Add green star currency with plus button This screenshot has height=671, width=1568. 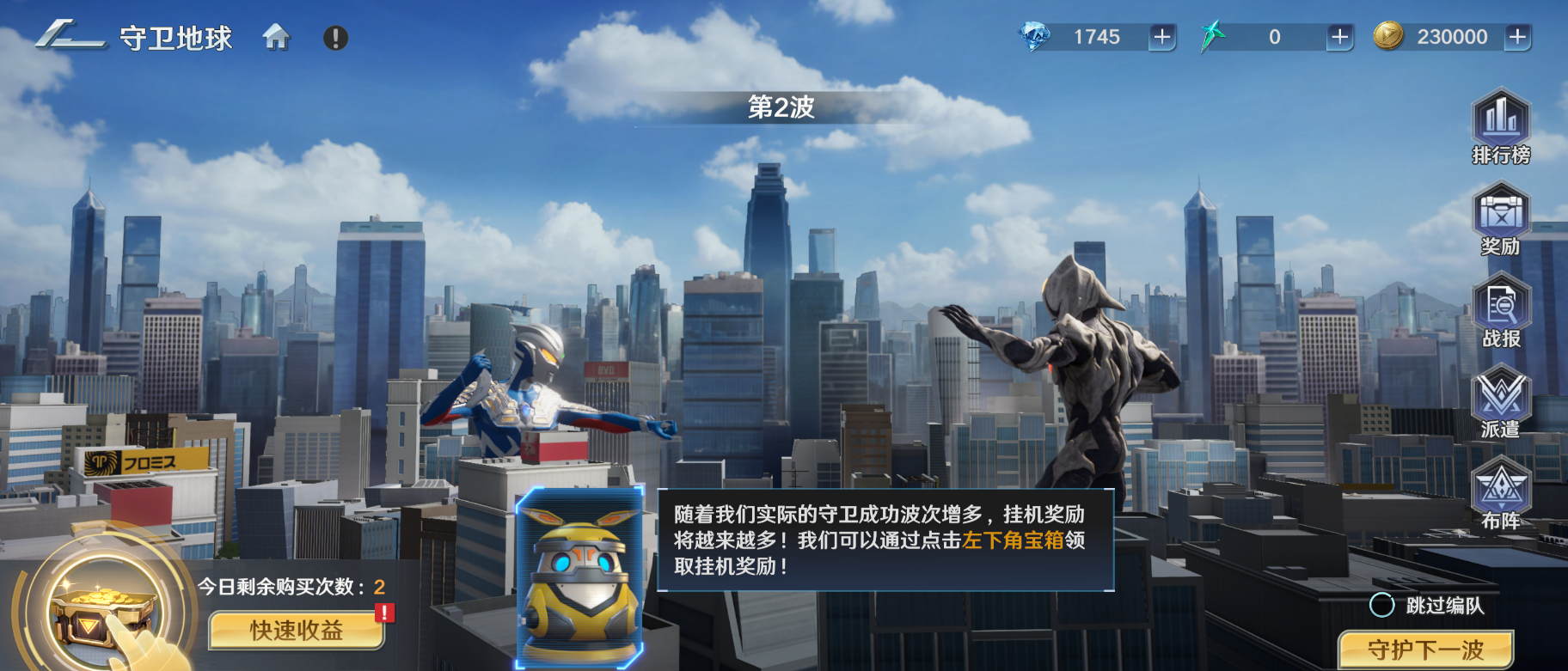(x=1339, y=37)
